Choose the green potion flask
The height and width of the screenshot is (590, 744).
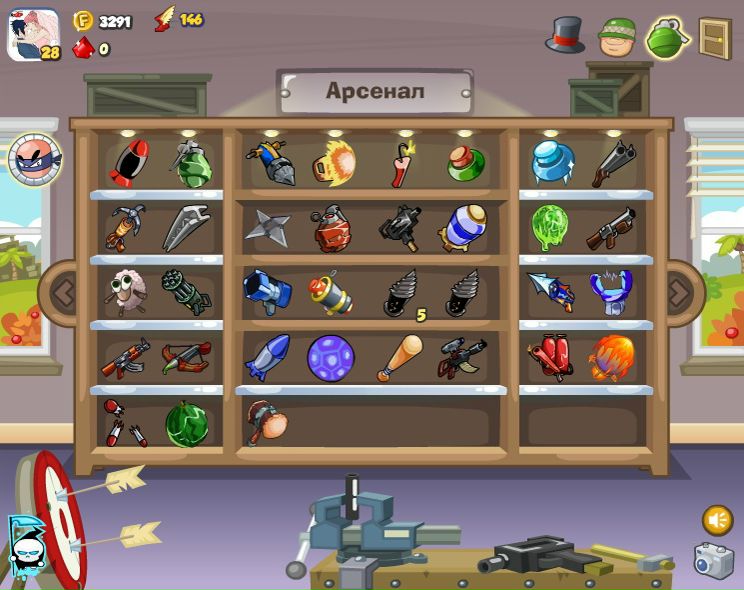(466, 163)
